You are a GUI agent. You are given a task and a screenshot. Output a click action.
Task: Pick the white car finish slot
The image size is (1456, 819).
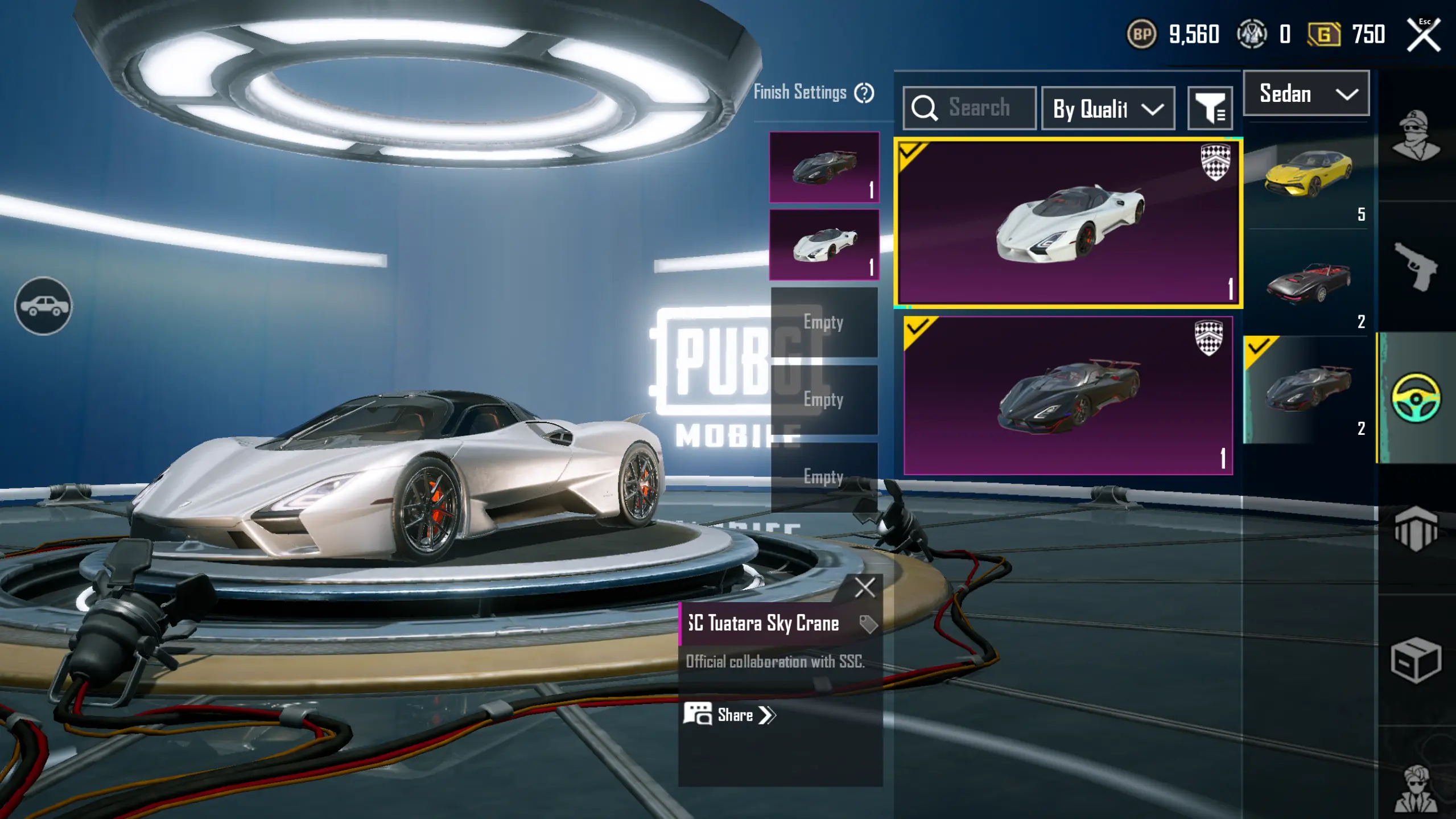(x=824, y=245)
